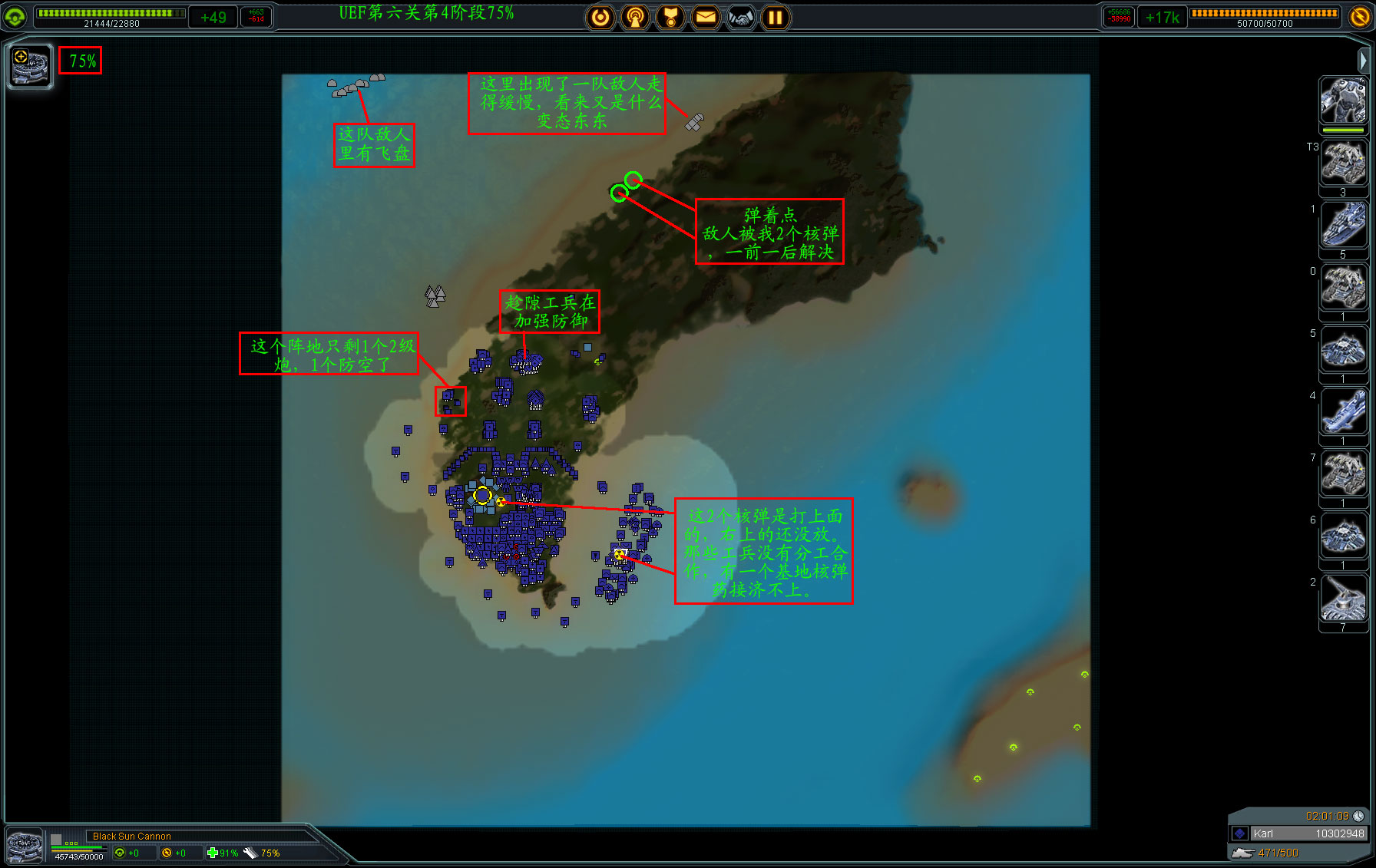
Task: Select control group 1 warships
Action: 1343,225
